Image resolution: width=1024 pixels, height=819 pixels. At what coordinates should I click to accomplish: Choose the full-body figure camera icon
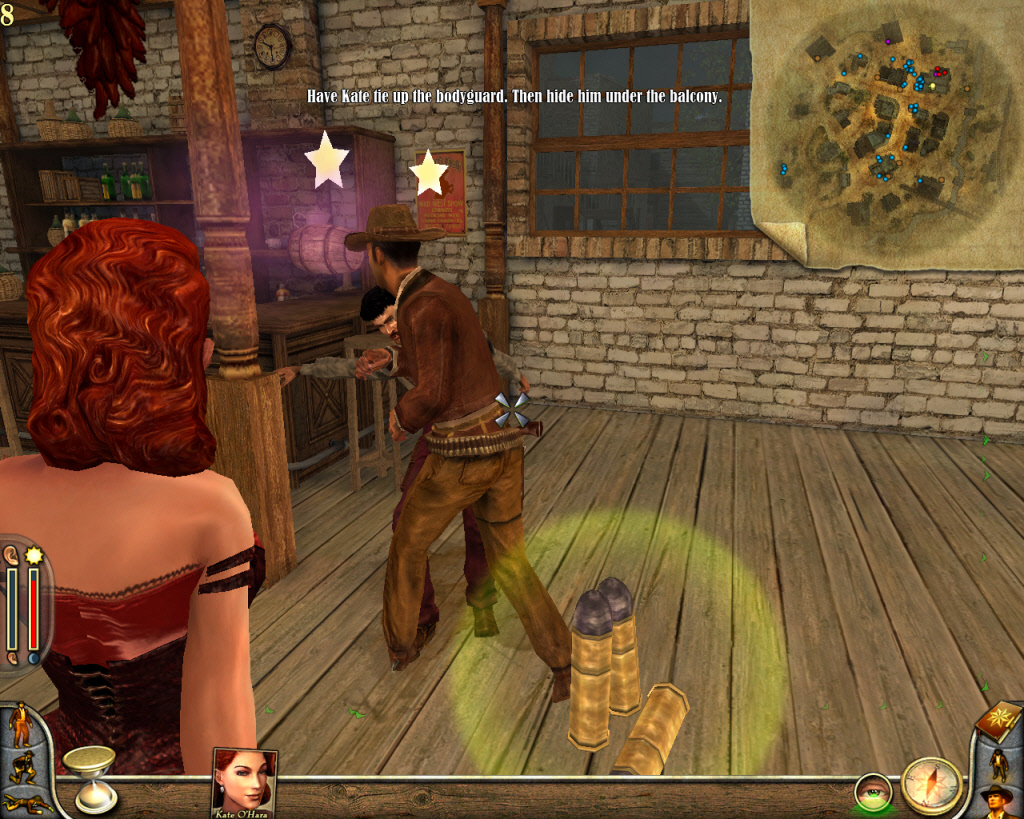tap(997, 764)
